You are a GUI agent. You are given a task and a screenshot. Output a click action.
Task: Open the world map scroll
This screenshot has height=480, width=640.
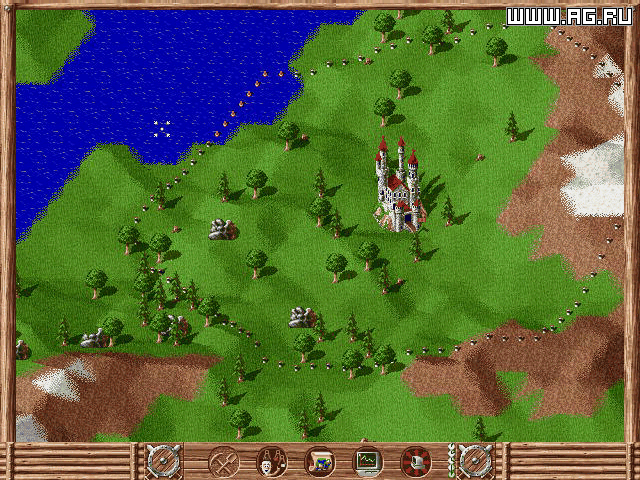[x=319, y=462]
